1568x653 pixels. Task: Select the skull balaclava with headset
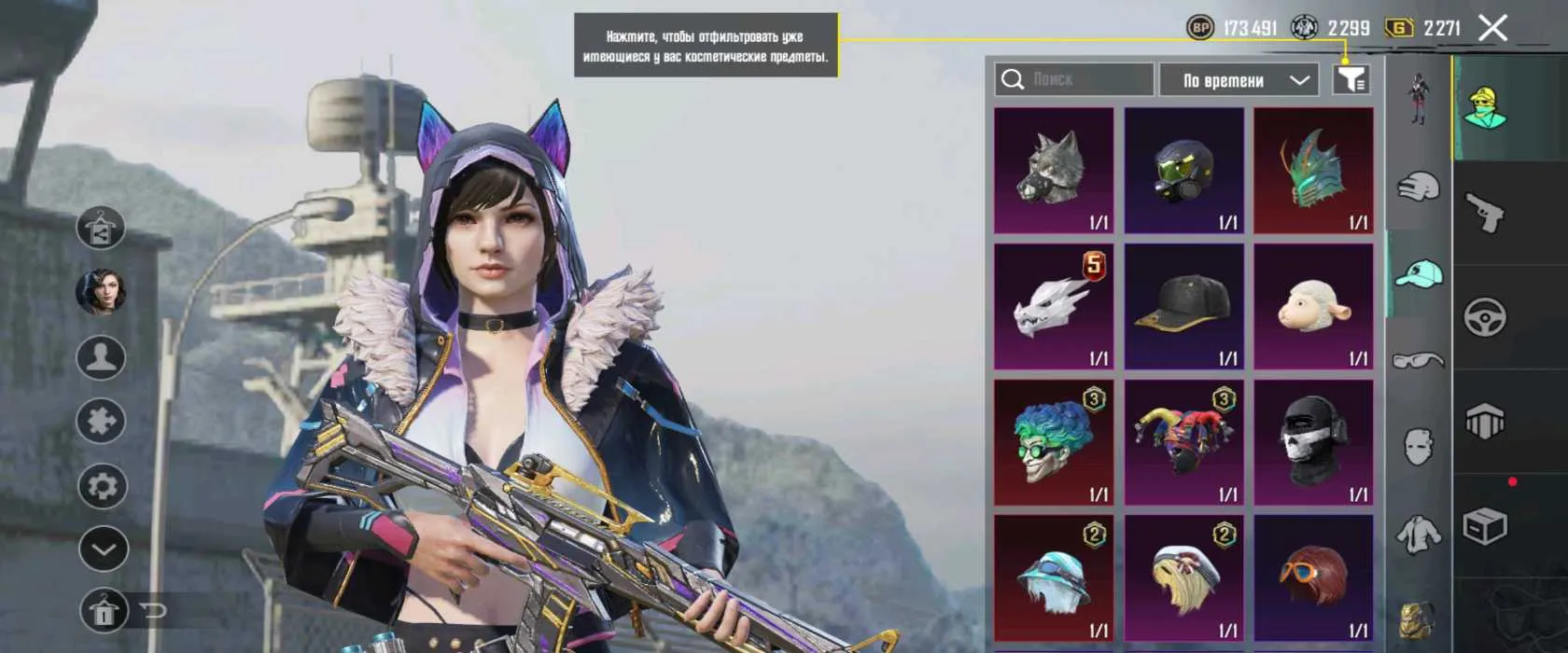(x=1313, y=442)
